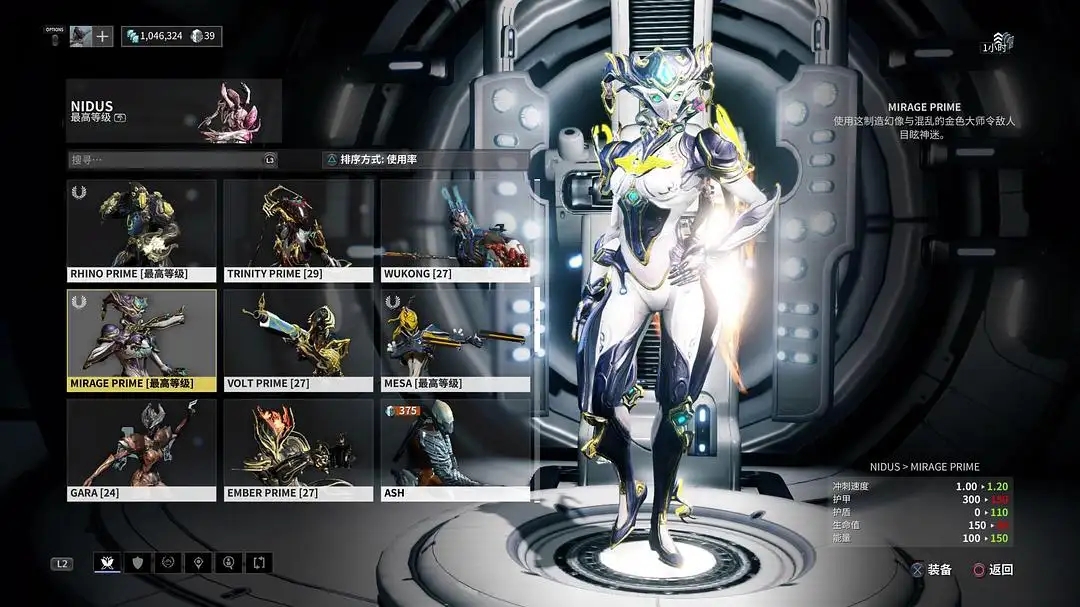Open the player profile avatar
The image size is (1080, 607).
click(x=81, y=36)
